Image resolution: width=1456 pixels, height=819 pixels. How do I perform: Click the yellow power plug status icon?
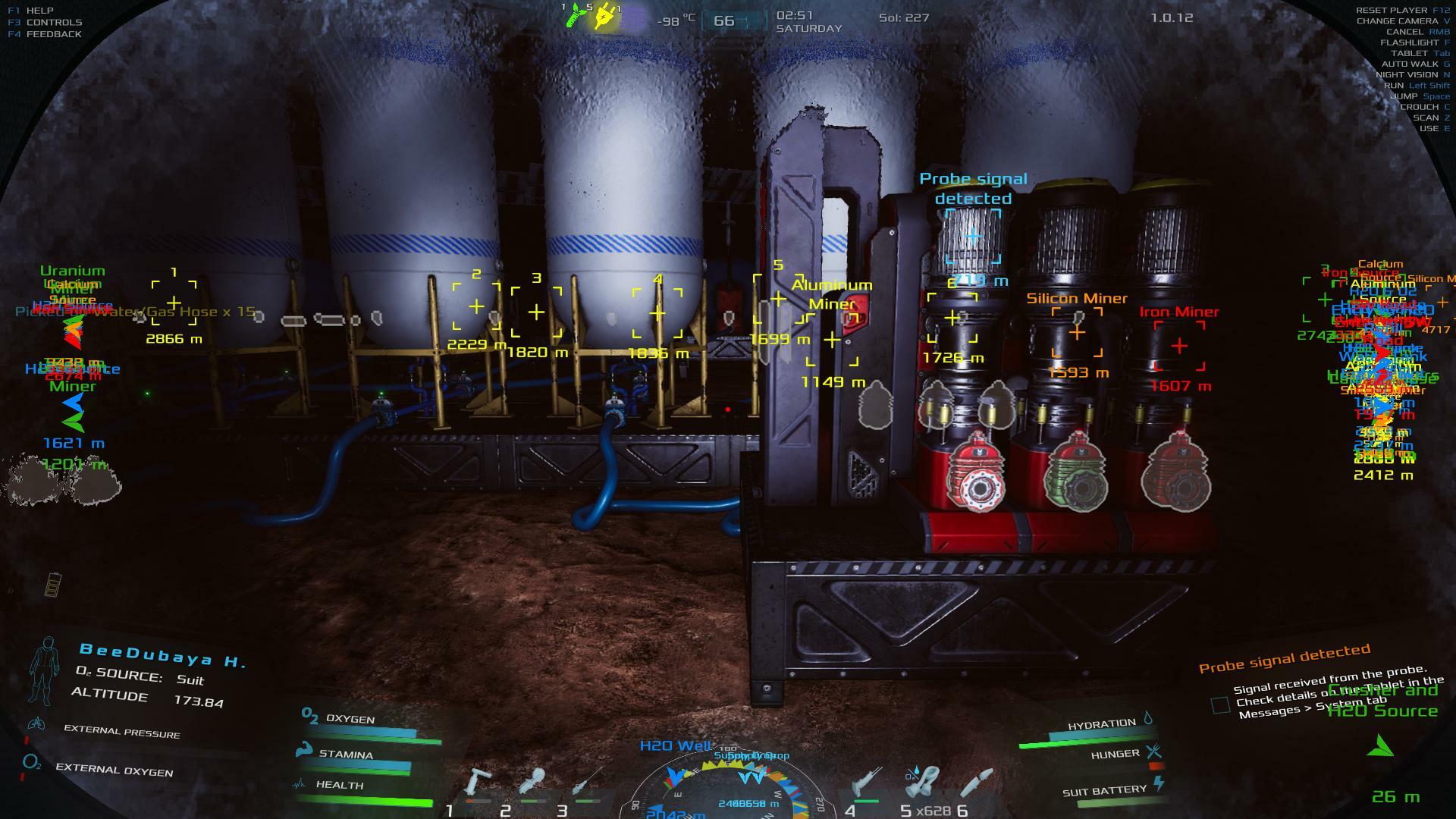(604, 17)
